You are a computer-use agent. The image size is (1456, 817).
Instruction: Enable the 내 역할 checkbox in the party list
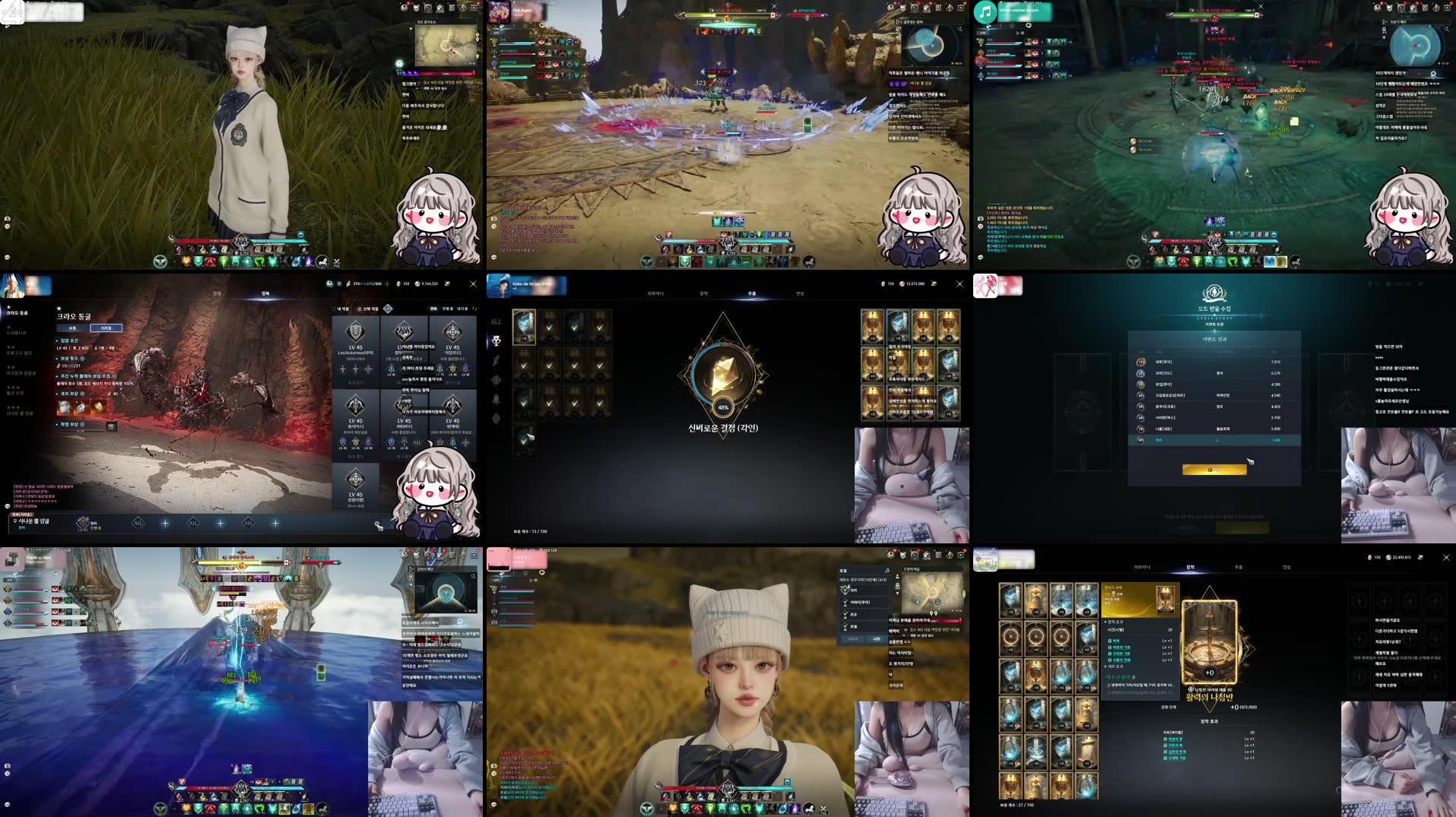[333, 309]
